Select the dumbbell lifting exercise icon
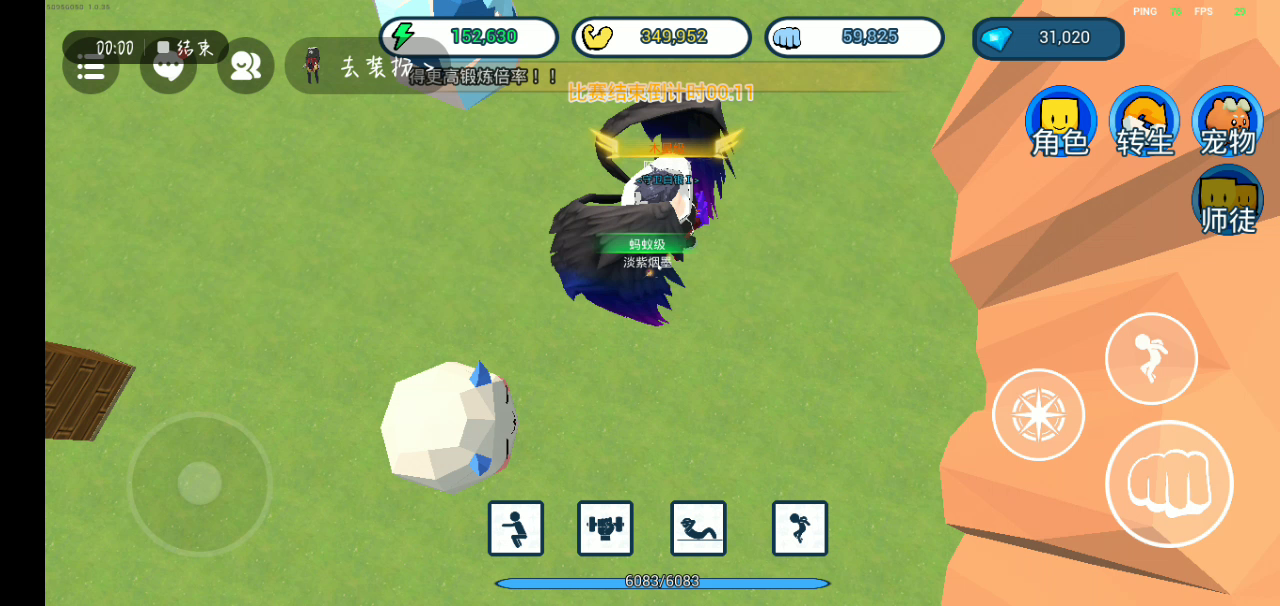The height and width of the screenshot is (606, 1280). click(605, 528)
